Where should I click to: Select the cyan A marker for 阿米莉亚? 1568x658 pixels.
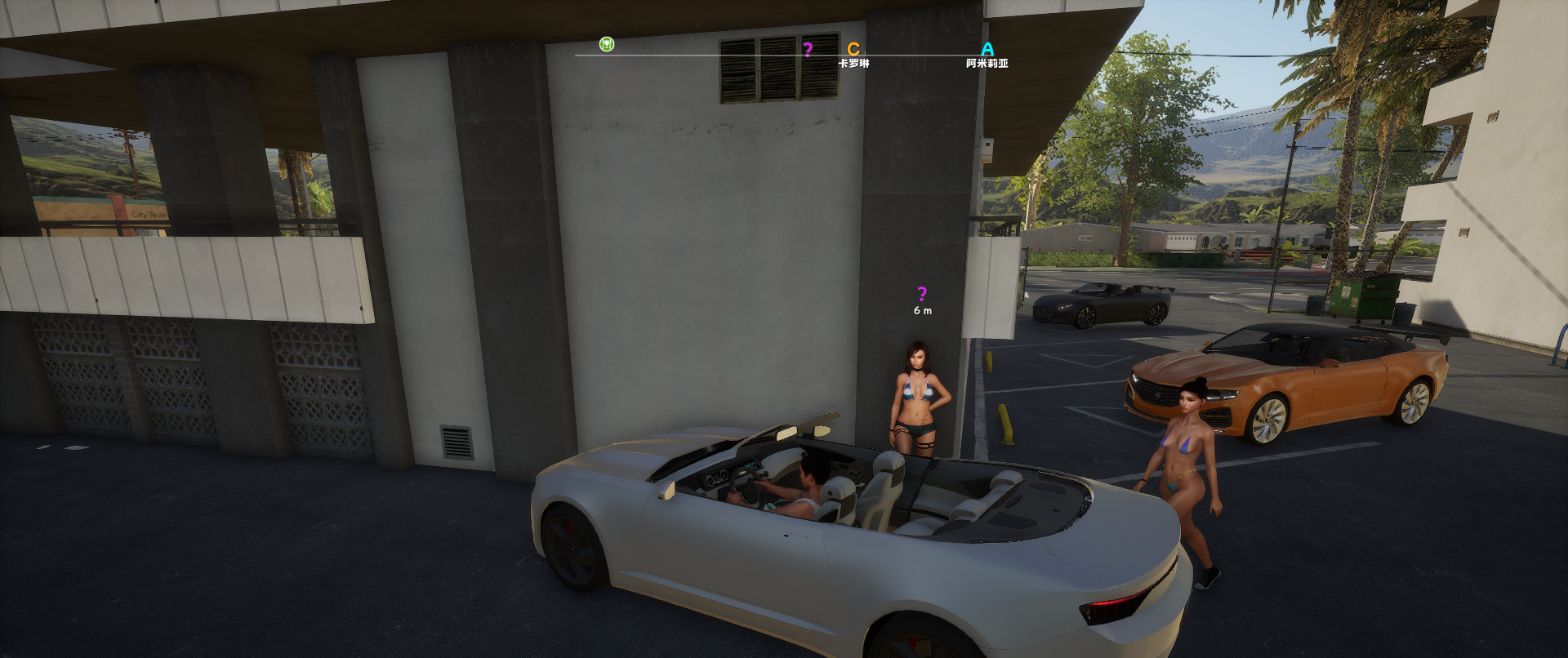click(987, 50)
